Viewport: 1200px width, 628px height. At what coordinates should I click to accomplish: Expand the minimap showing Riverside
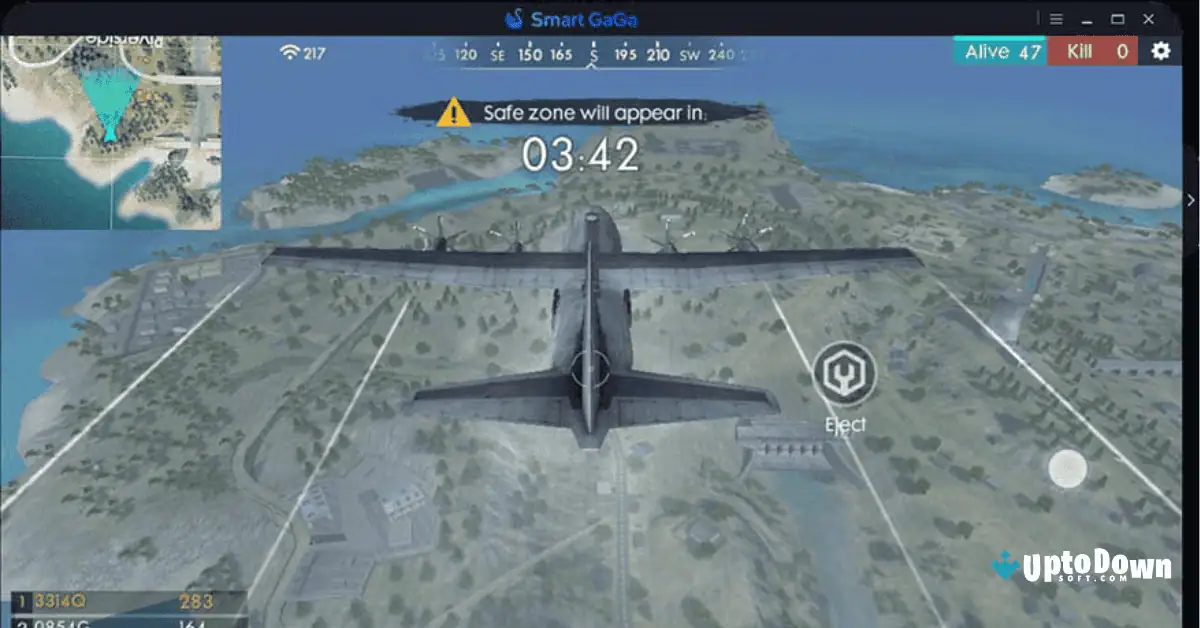click(110, 132)
